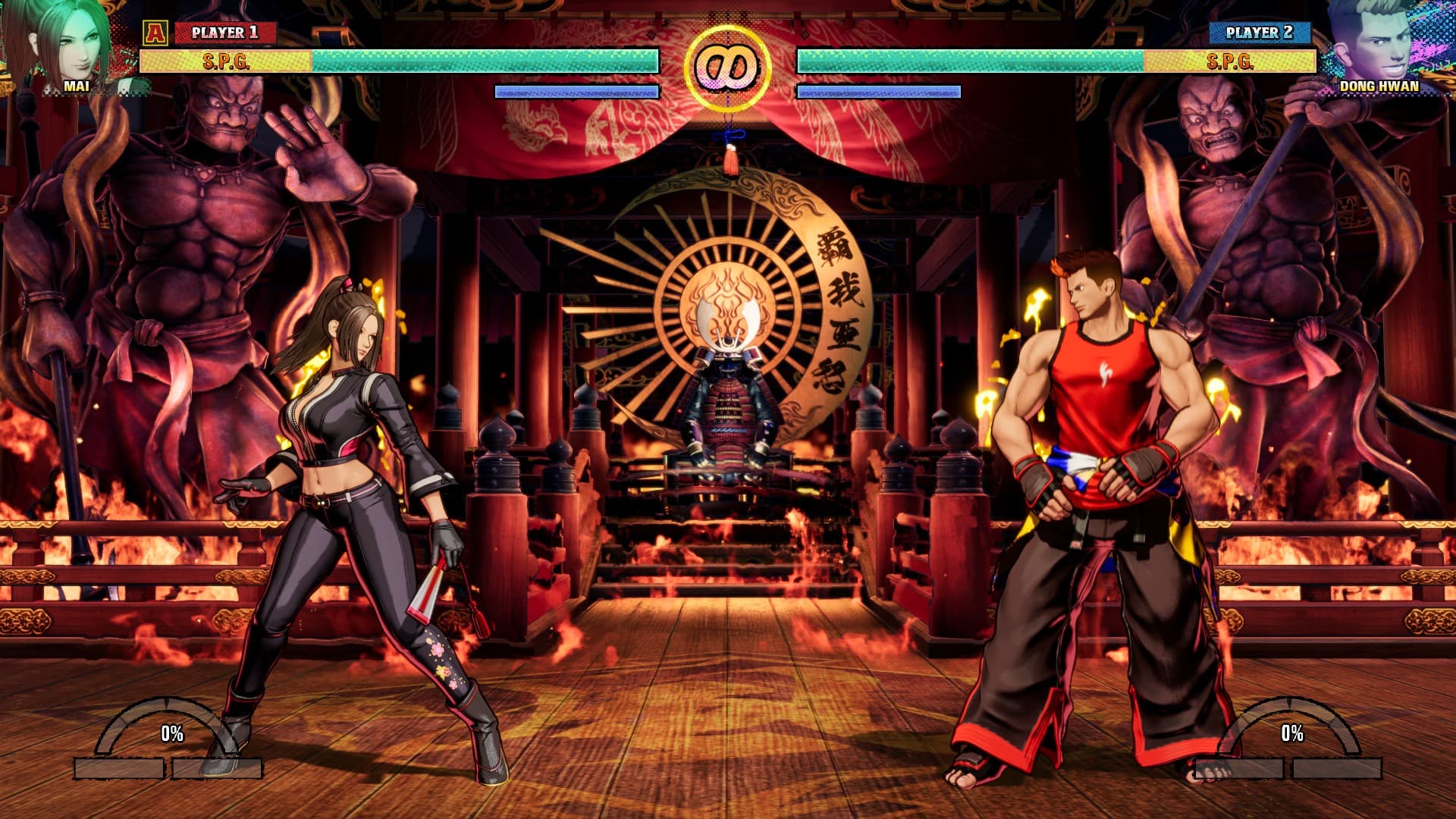Expand Player 1's REV meter readout
The image size is (1456, 819).
point(171,734)
